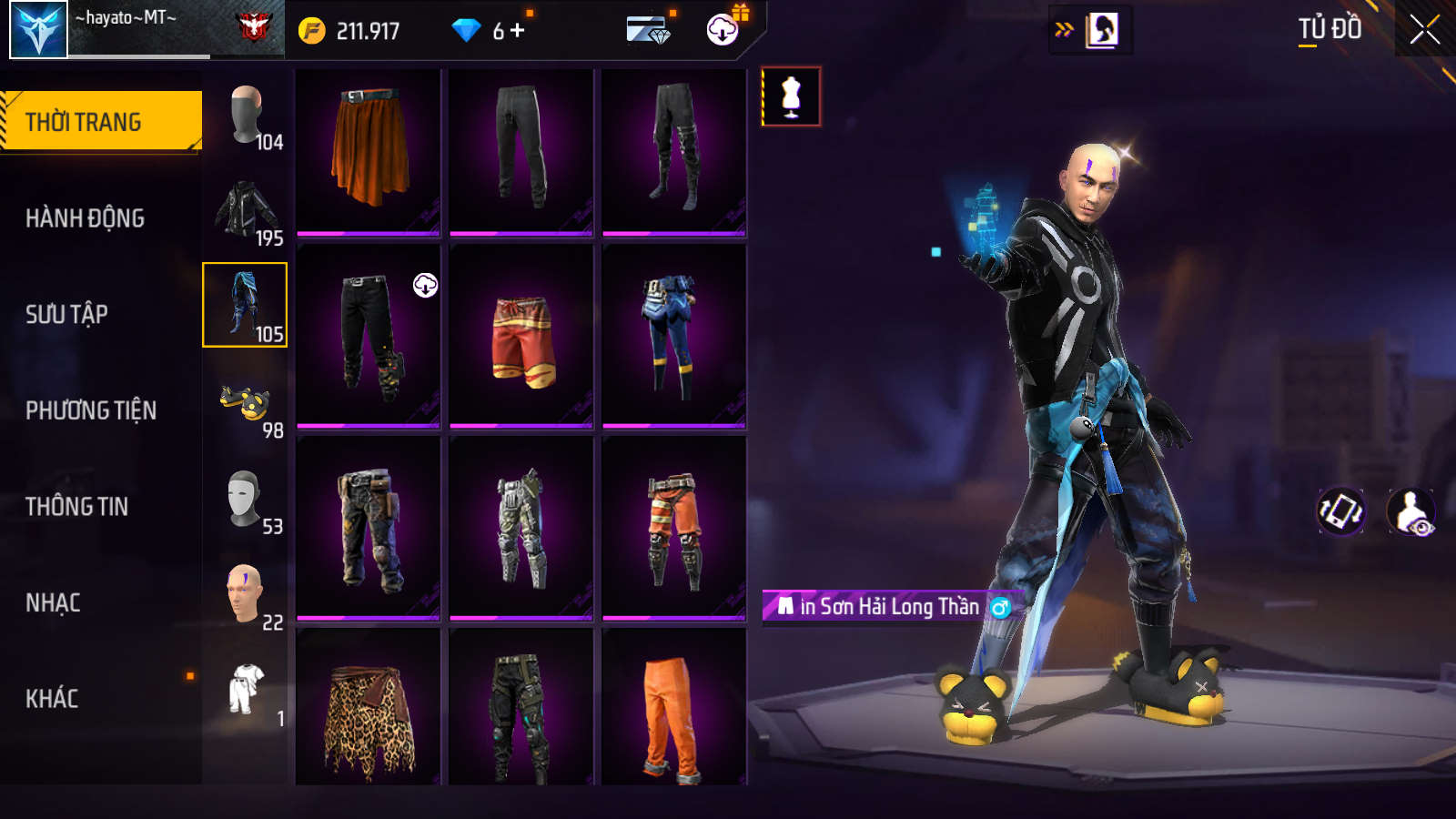Click the mannequin outfit set button
This screenshot has height=819, width=1456.
coord(791,96)
